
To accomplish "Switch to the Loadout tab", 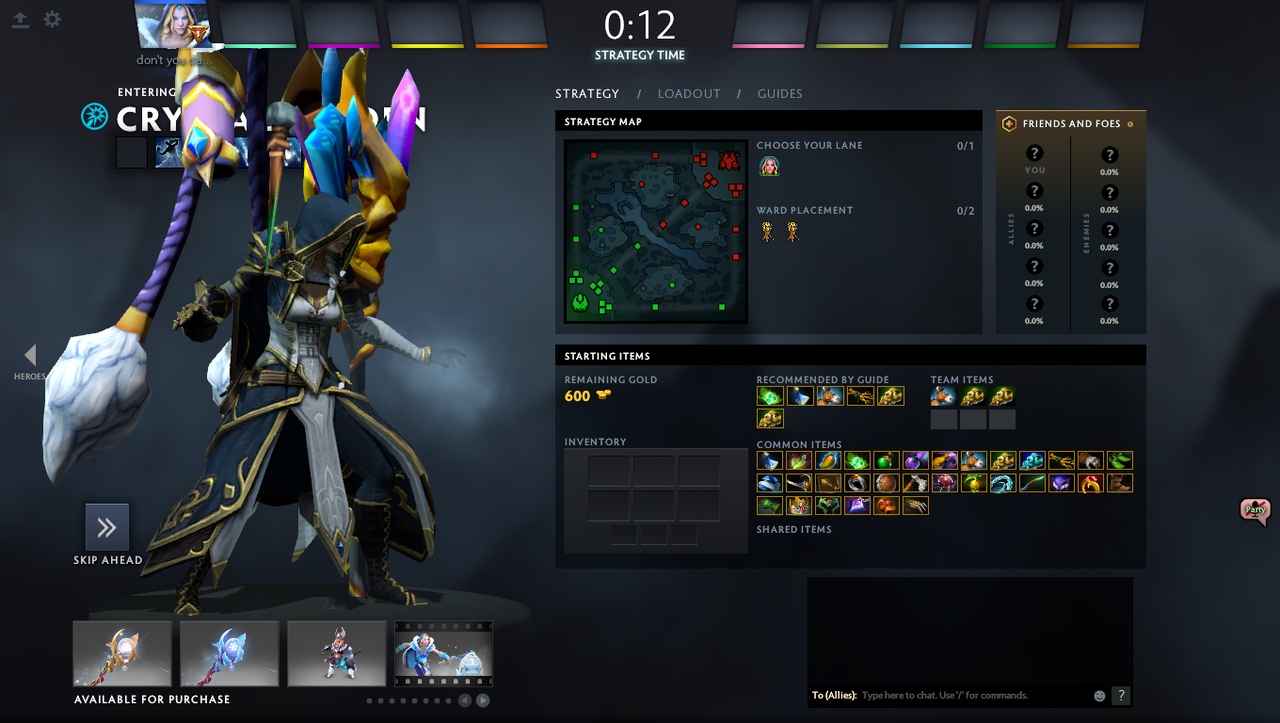I will tap(689, 94).
